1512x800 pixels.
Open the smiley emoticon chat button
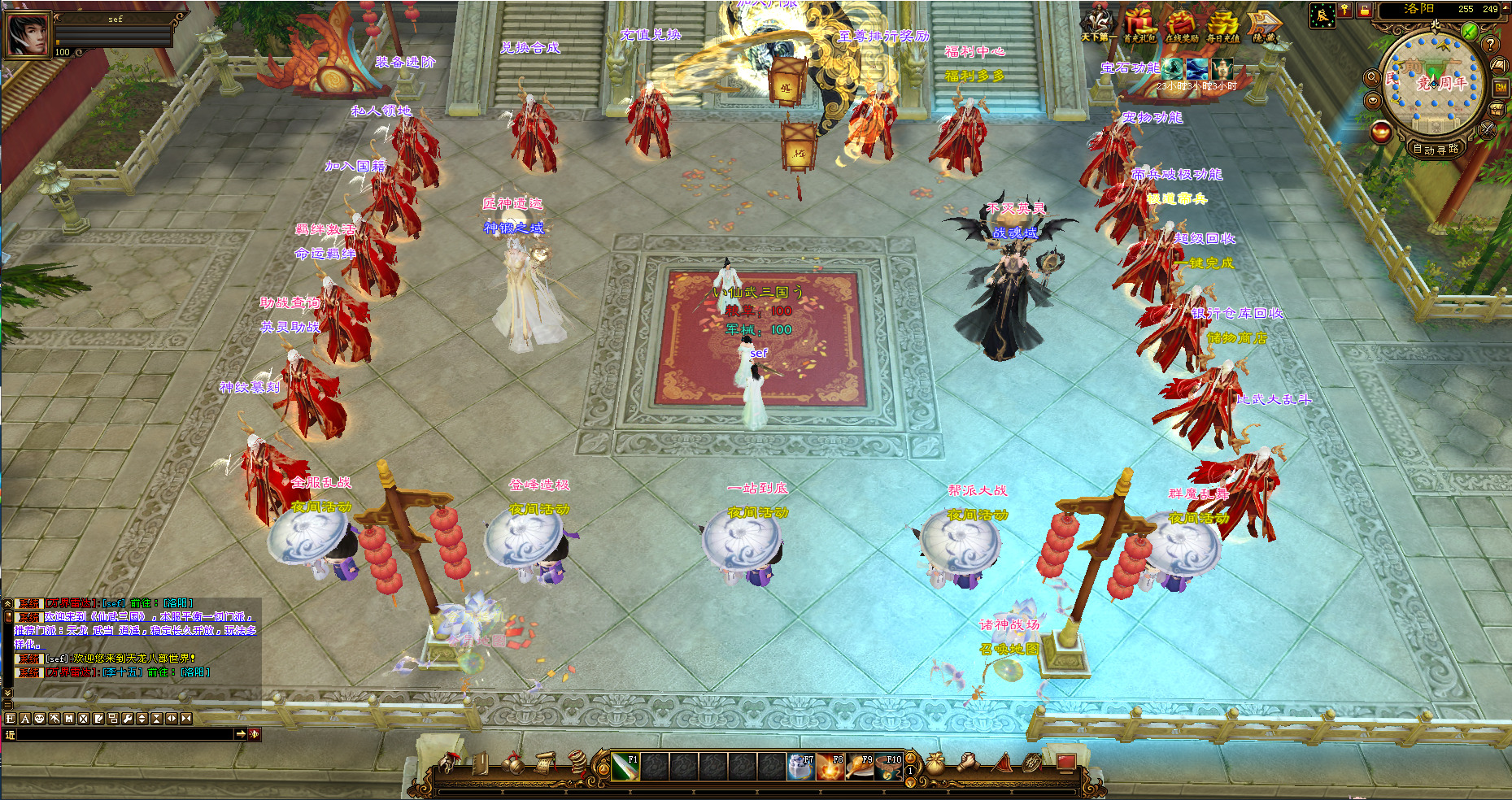coord(39,719)
